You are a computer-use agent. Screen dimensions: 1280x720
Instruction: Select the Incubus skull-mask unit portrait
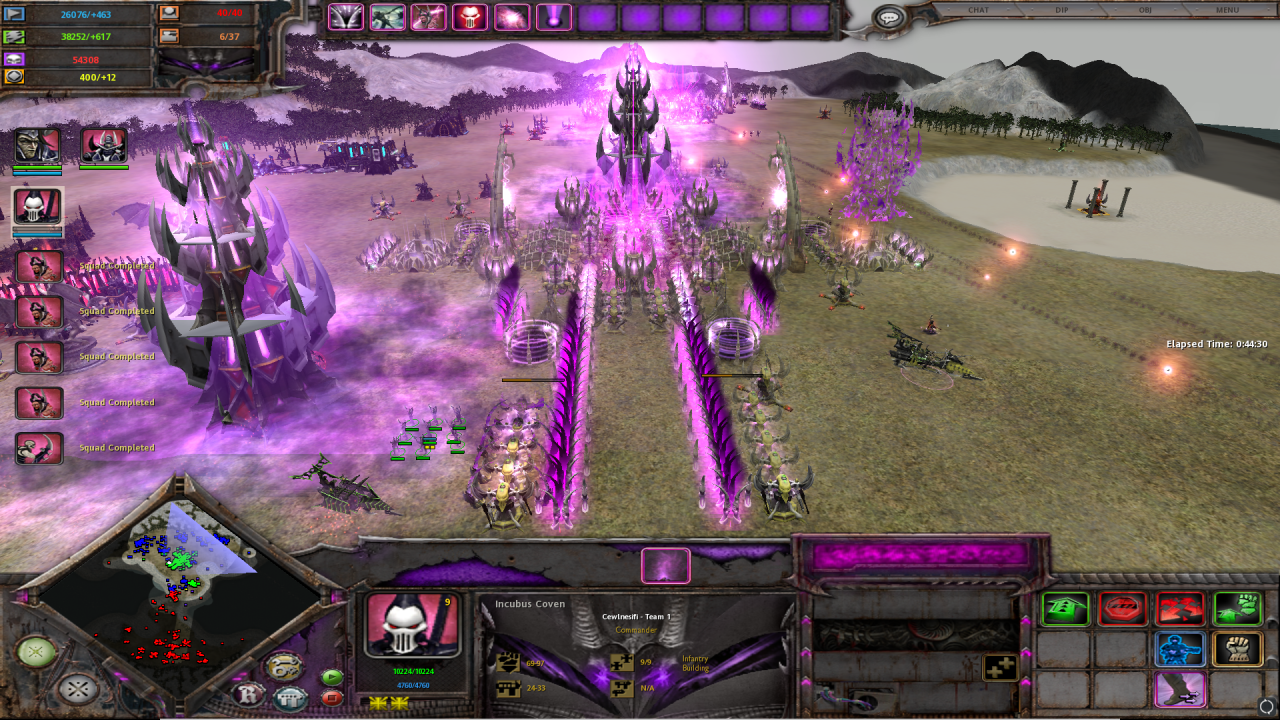pos(412,625)
